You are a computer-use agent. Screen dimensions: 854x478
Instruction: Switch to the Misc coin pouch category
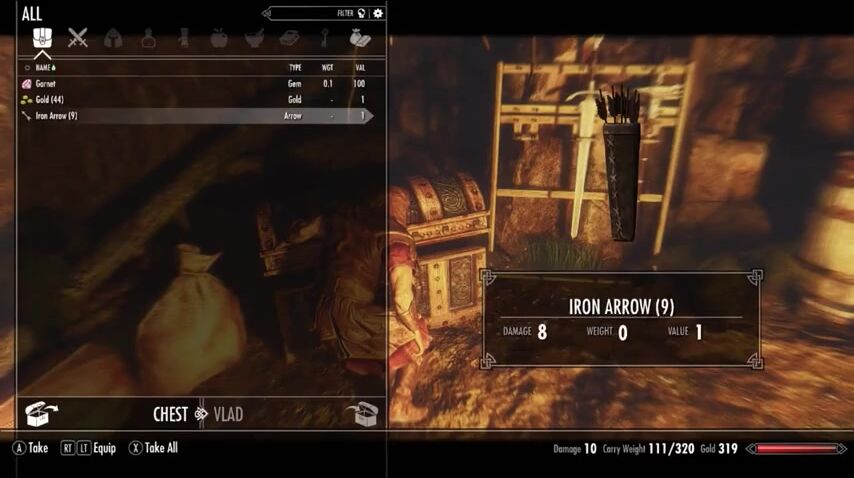point(360,39)
